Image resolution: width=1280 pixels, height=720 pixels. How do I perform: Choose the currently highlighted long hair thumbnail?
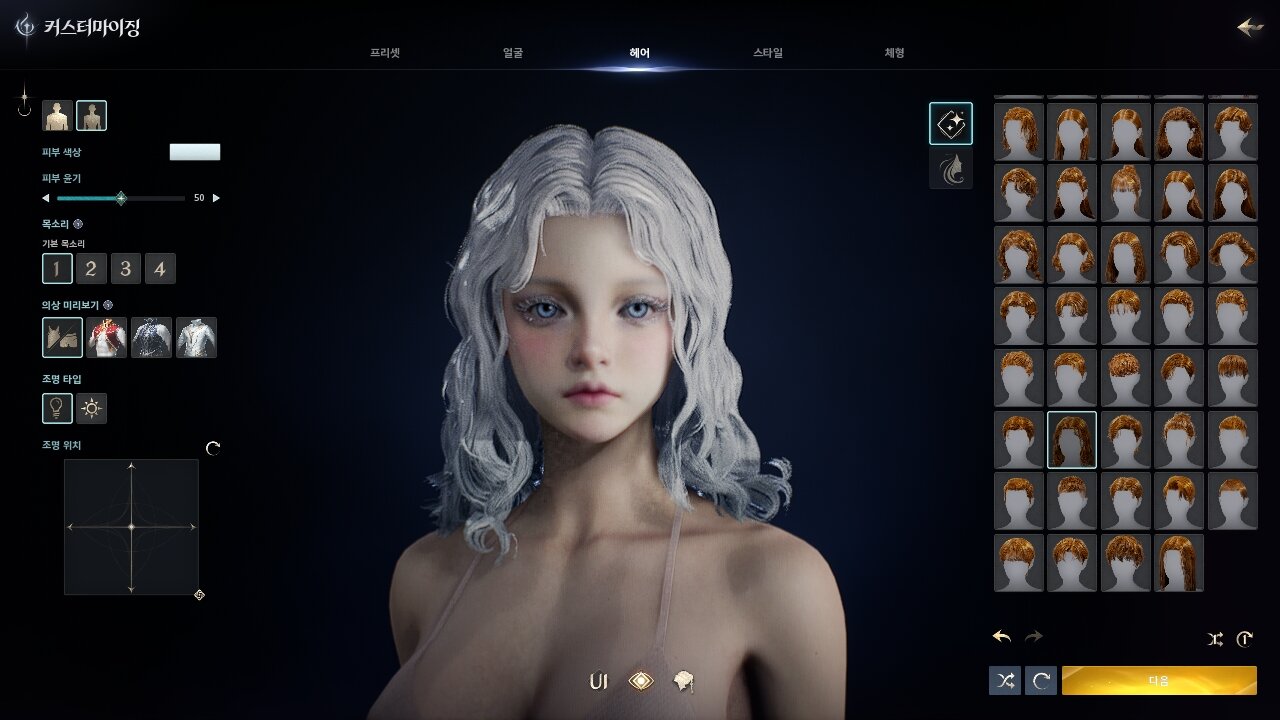tap(1072, 440)
